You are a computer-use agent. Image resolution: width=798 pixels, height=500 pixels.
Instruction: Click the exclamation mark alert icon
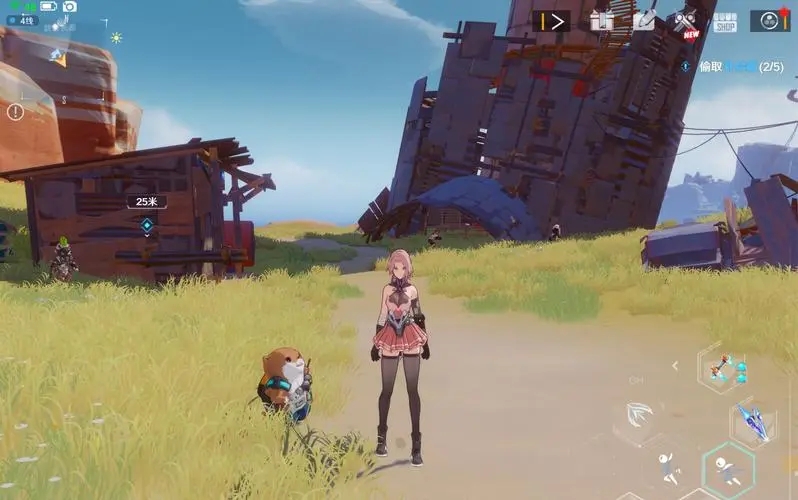point(15,111)
